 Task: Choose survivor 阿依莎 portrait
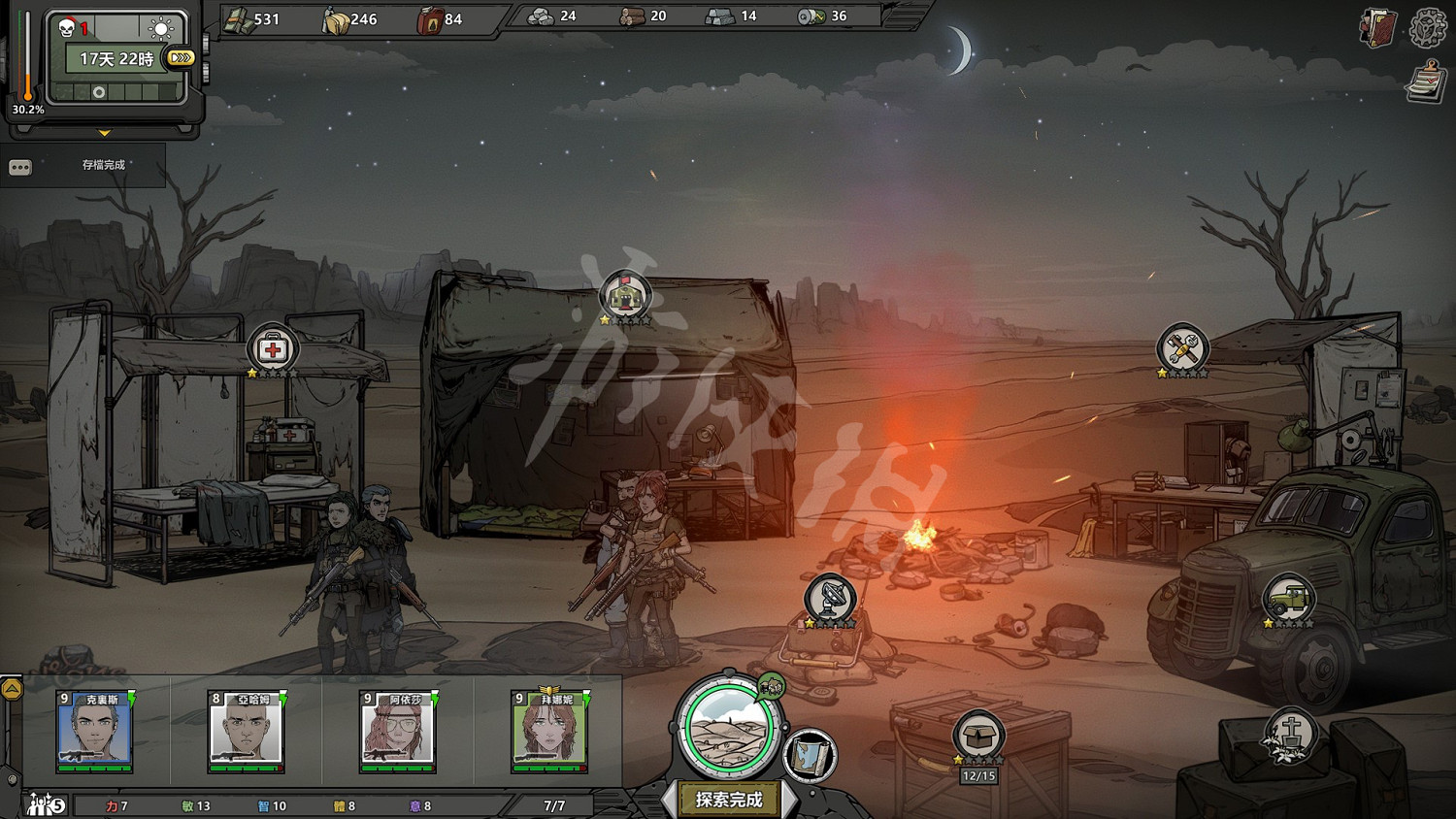point(397,732)
